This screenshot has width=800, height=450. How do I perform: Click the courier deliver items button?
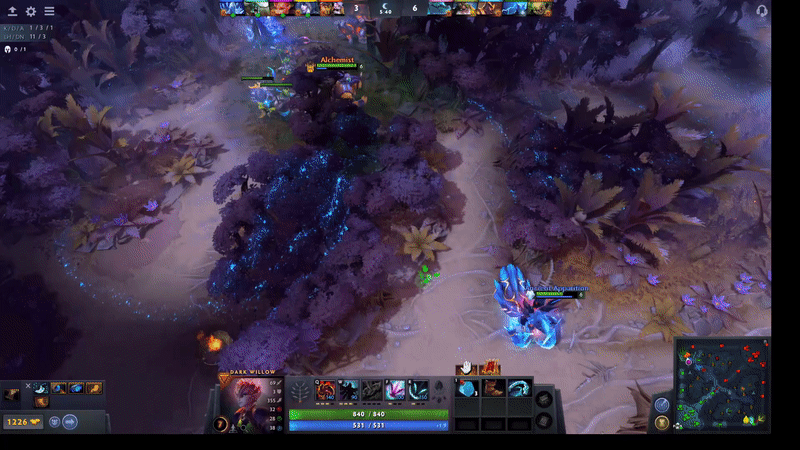click(x=70, y=422)
